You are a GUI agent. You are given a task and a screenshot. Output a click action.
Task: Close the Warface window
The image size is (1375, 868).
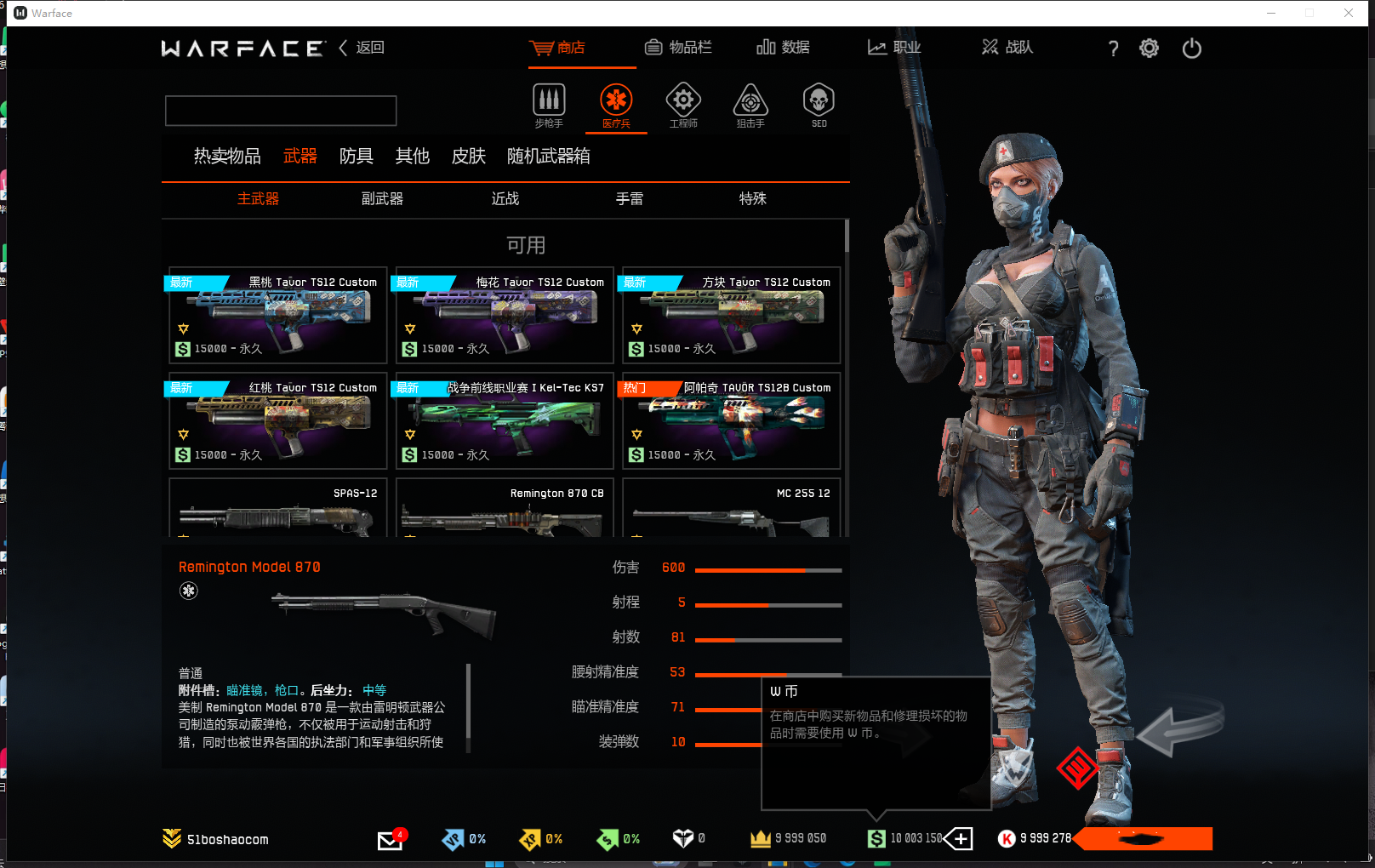(1349, 13)
